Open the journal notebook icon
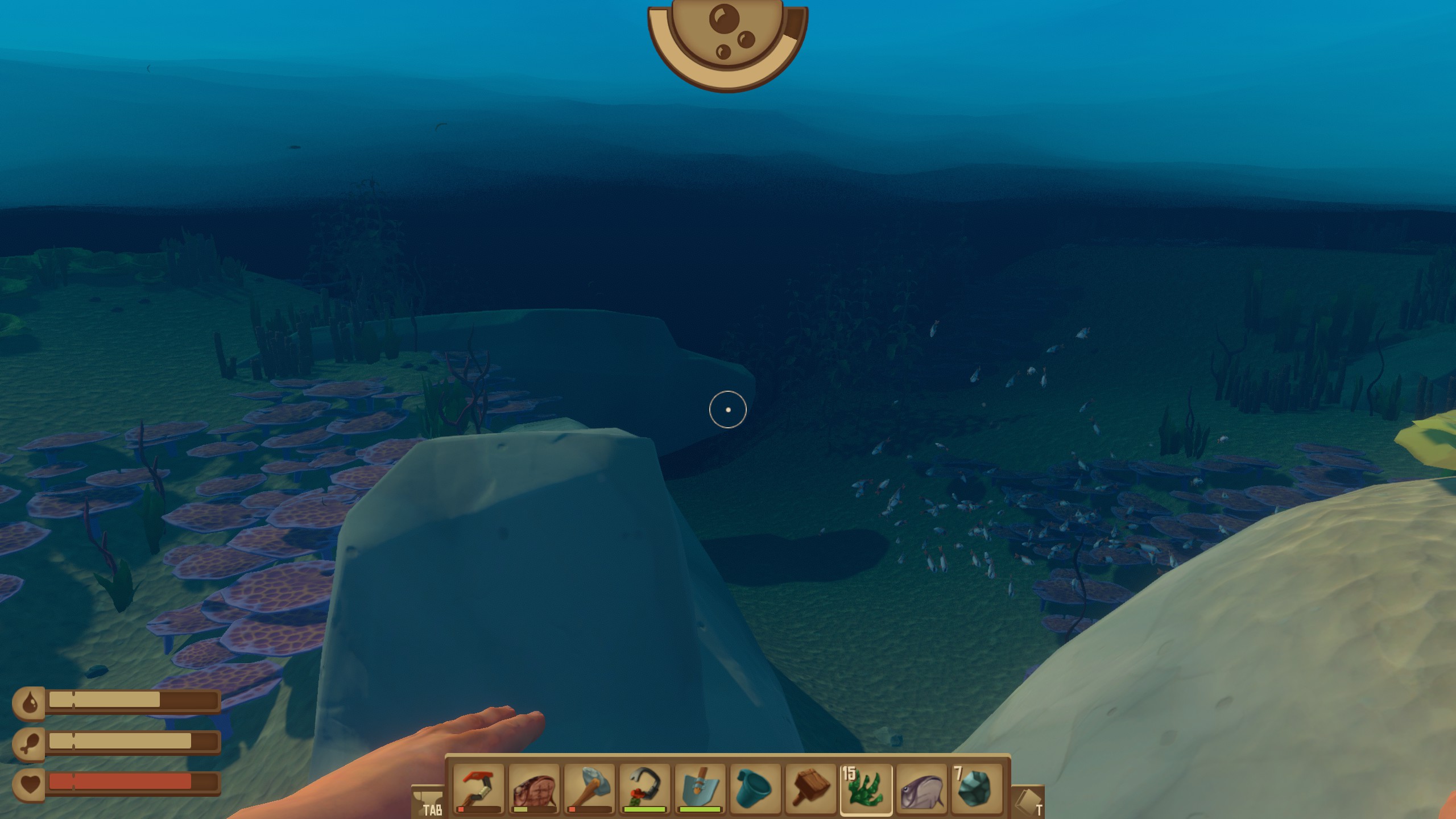Image resolution: width=1456 pixels, height=819 pixels. pos(1028,802)
